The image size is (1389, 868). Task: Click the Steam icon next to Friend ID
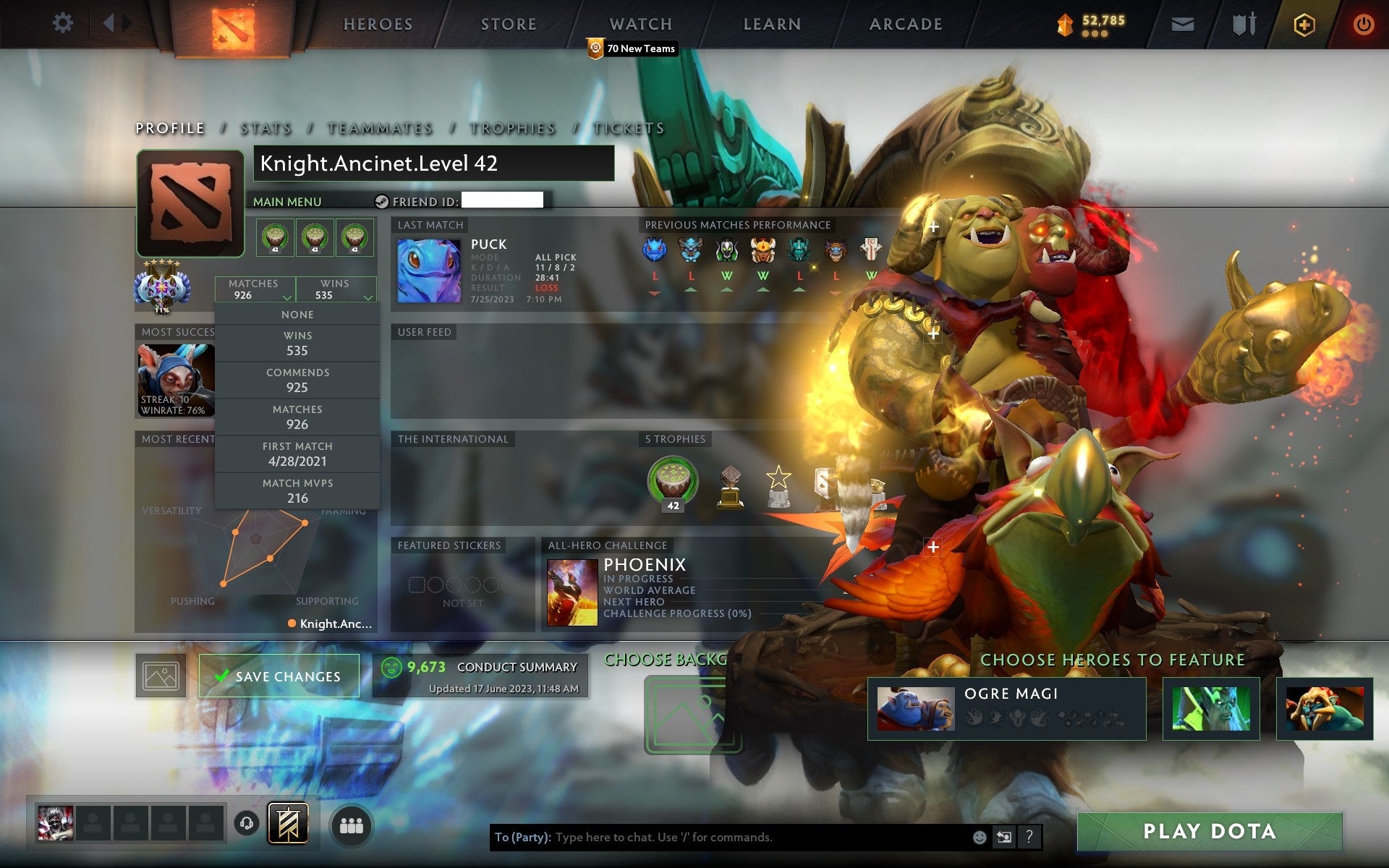tap(381, 202)
